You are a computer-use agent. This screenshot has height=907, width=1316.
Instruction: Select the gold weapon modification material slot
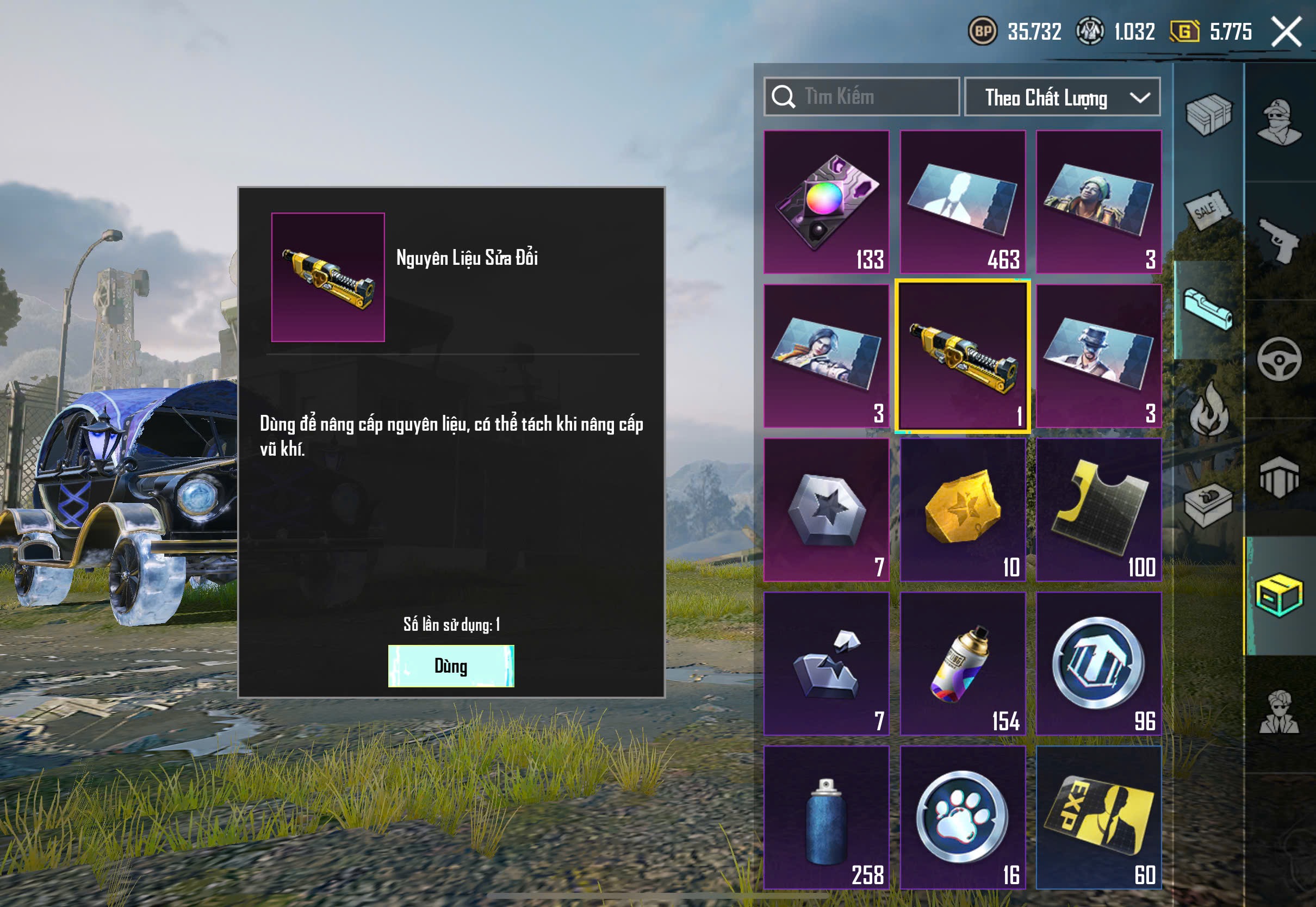coord(963,356)
